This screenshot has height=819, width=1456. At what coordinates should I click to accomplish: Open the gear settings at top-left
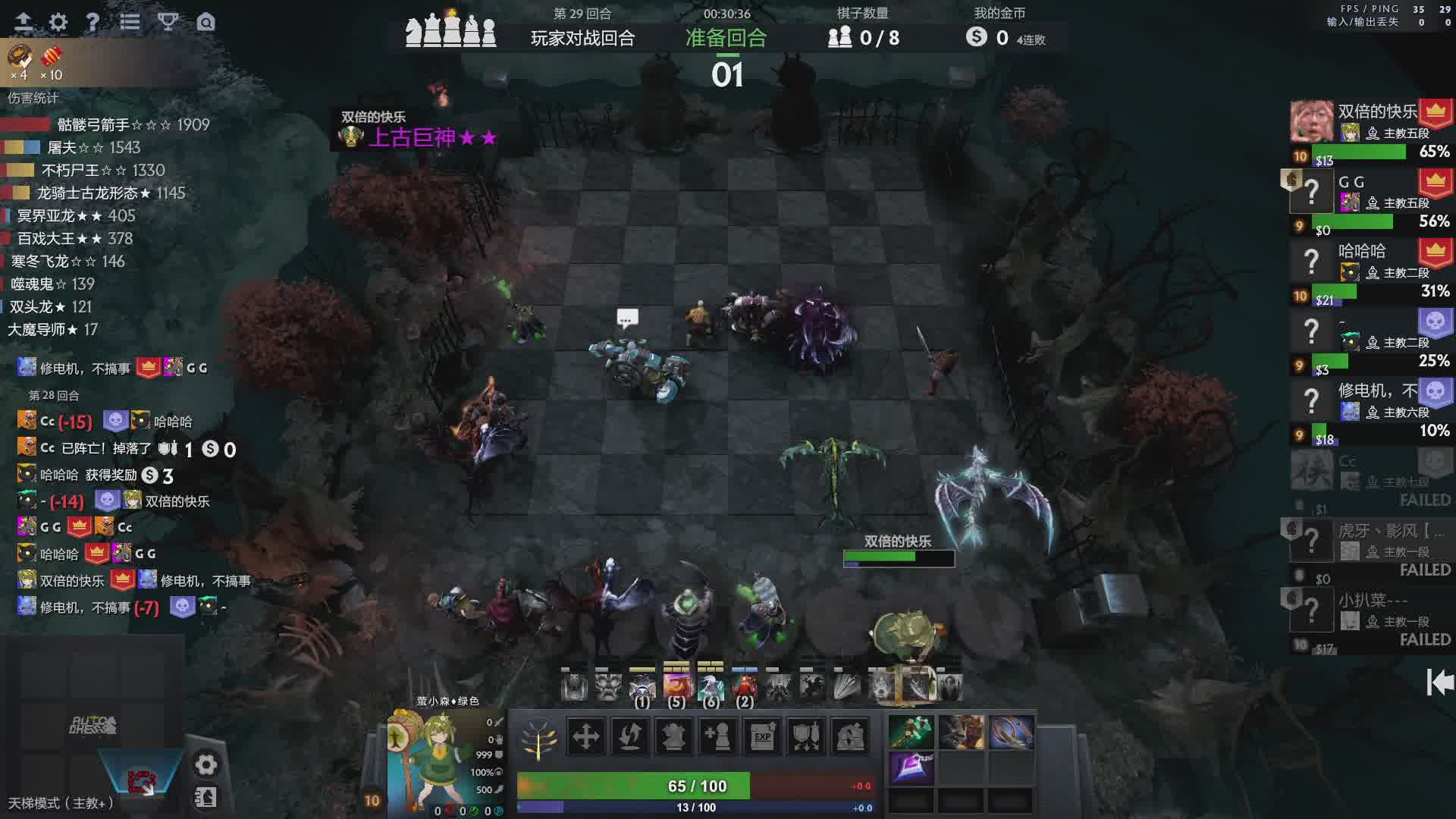click(58, 22)
